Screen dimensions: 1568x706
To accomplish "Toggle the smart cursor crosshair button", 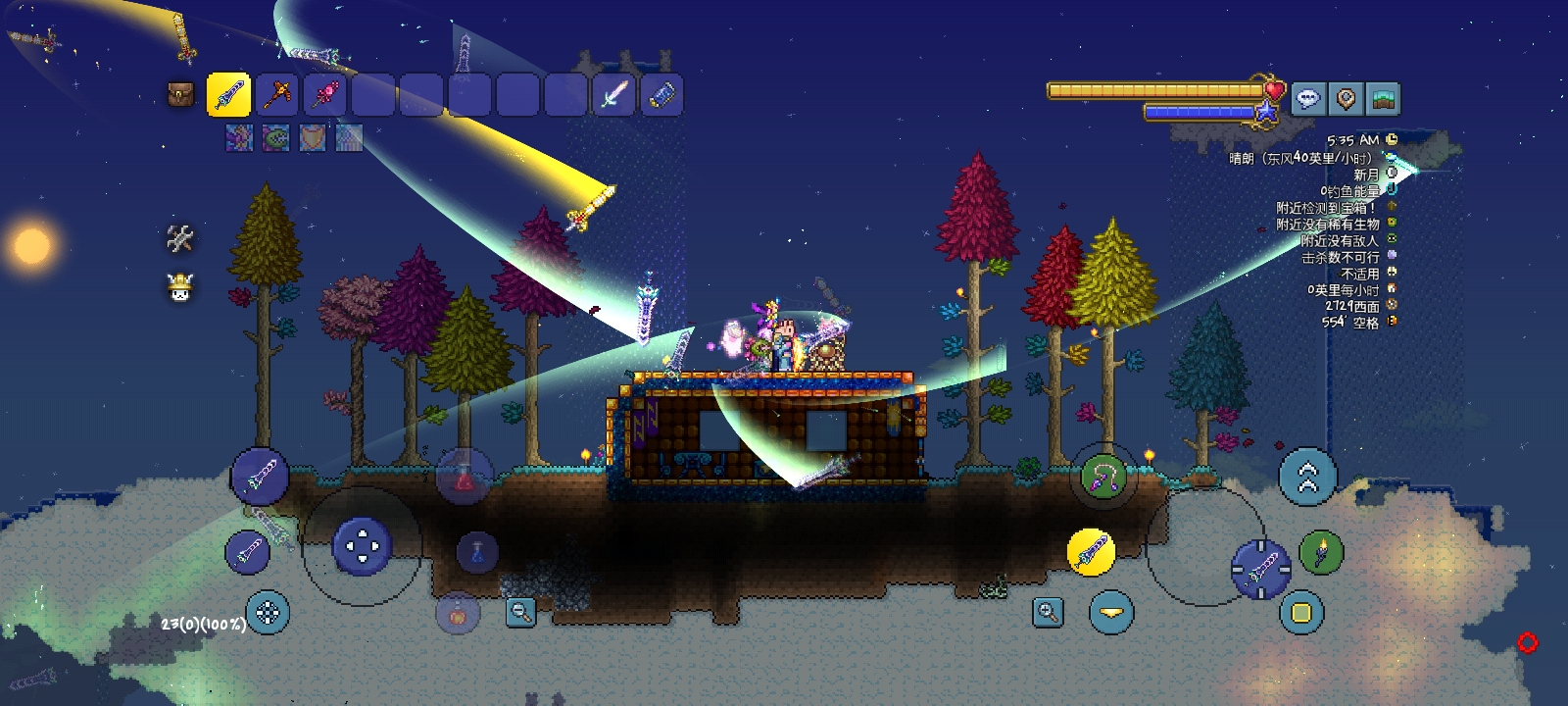I will pos(267,613).
